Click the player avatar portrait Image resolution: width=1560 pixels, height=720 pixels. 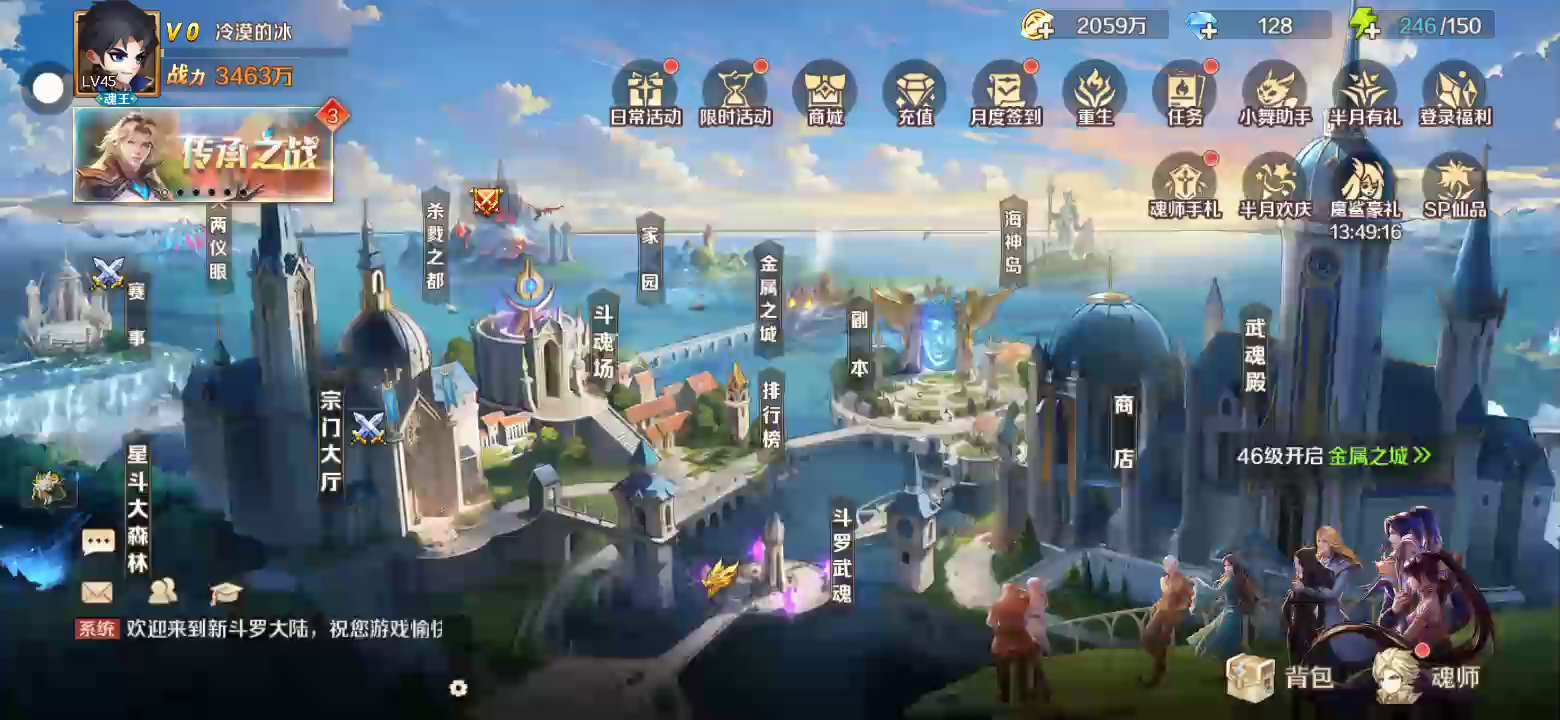tap(116, 52)
